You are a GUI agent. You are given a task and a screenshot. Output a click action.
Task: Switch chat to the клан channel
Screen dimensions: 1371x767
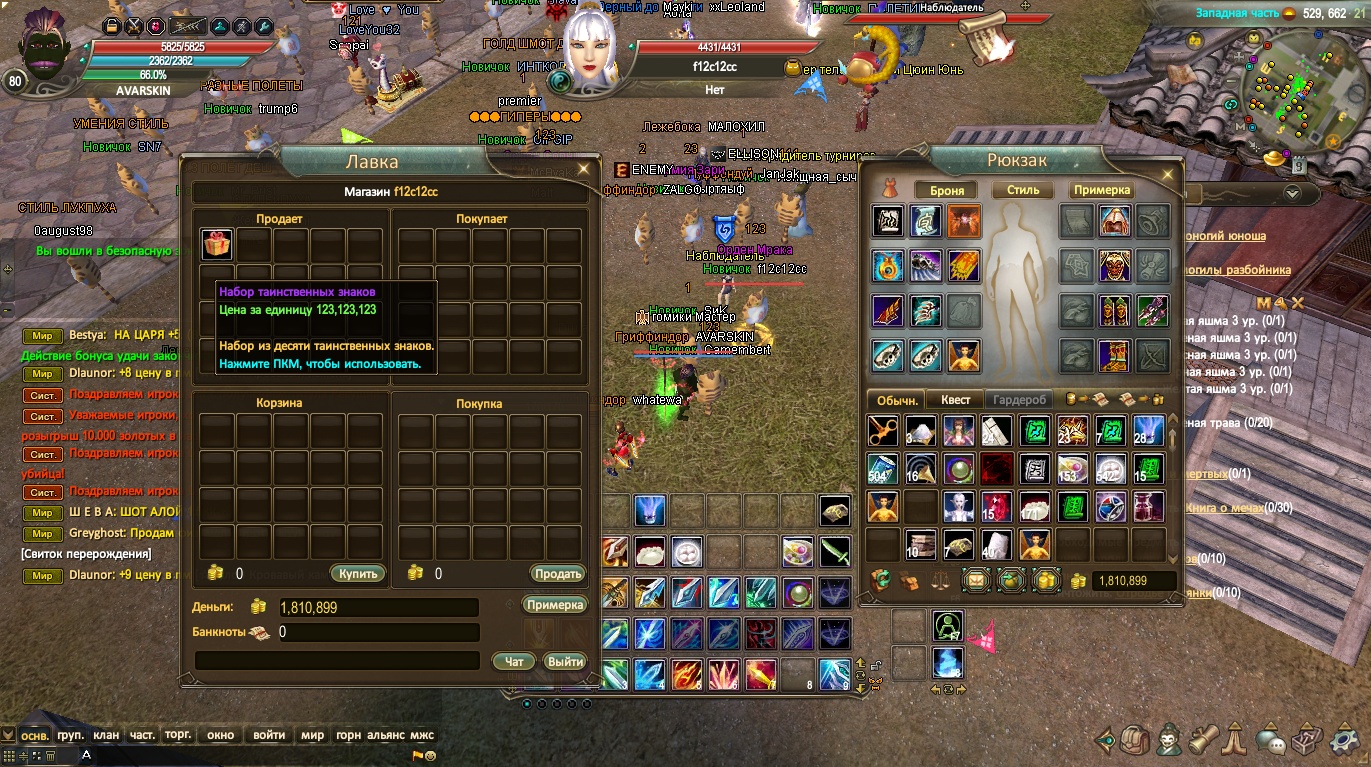click(x=106, y=735)
